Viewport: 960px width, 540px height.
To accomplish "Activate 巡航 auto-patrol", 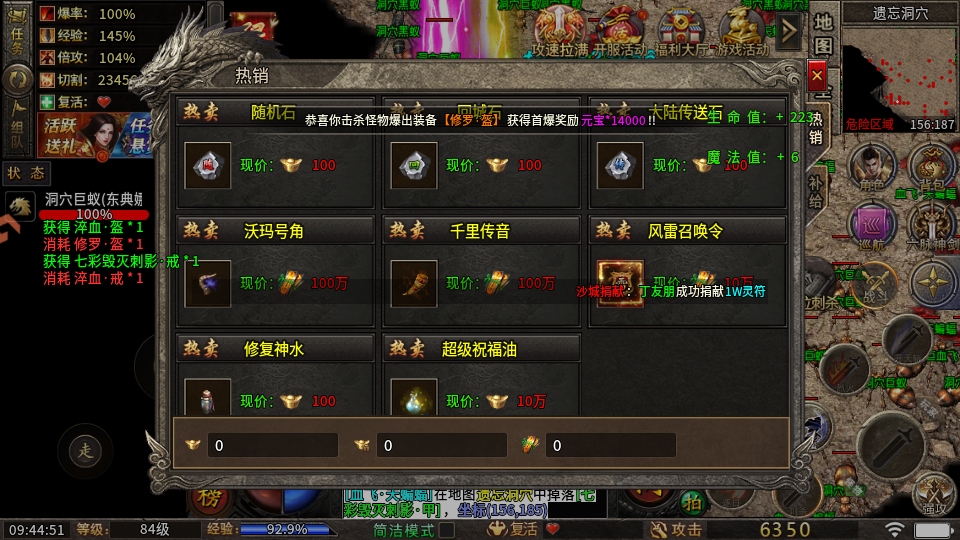I will (x=872, y=226).
